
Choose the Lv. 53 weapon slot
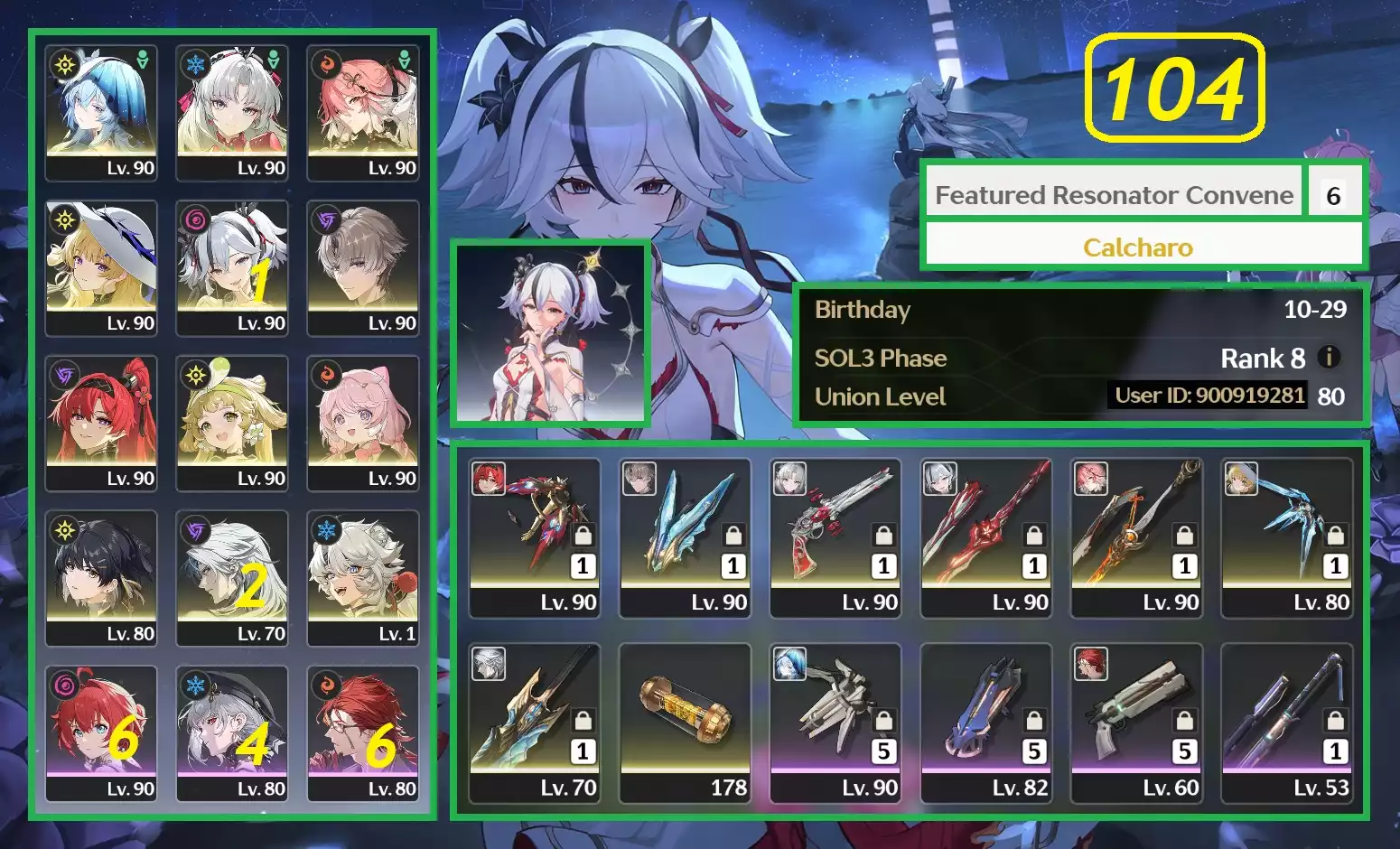point(1287,723)
